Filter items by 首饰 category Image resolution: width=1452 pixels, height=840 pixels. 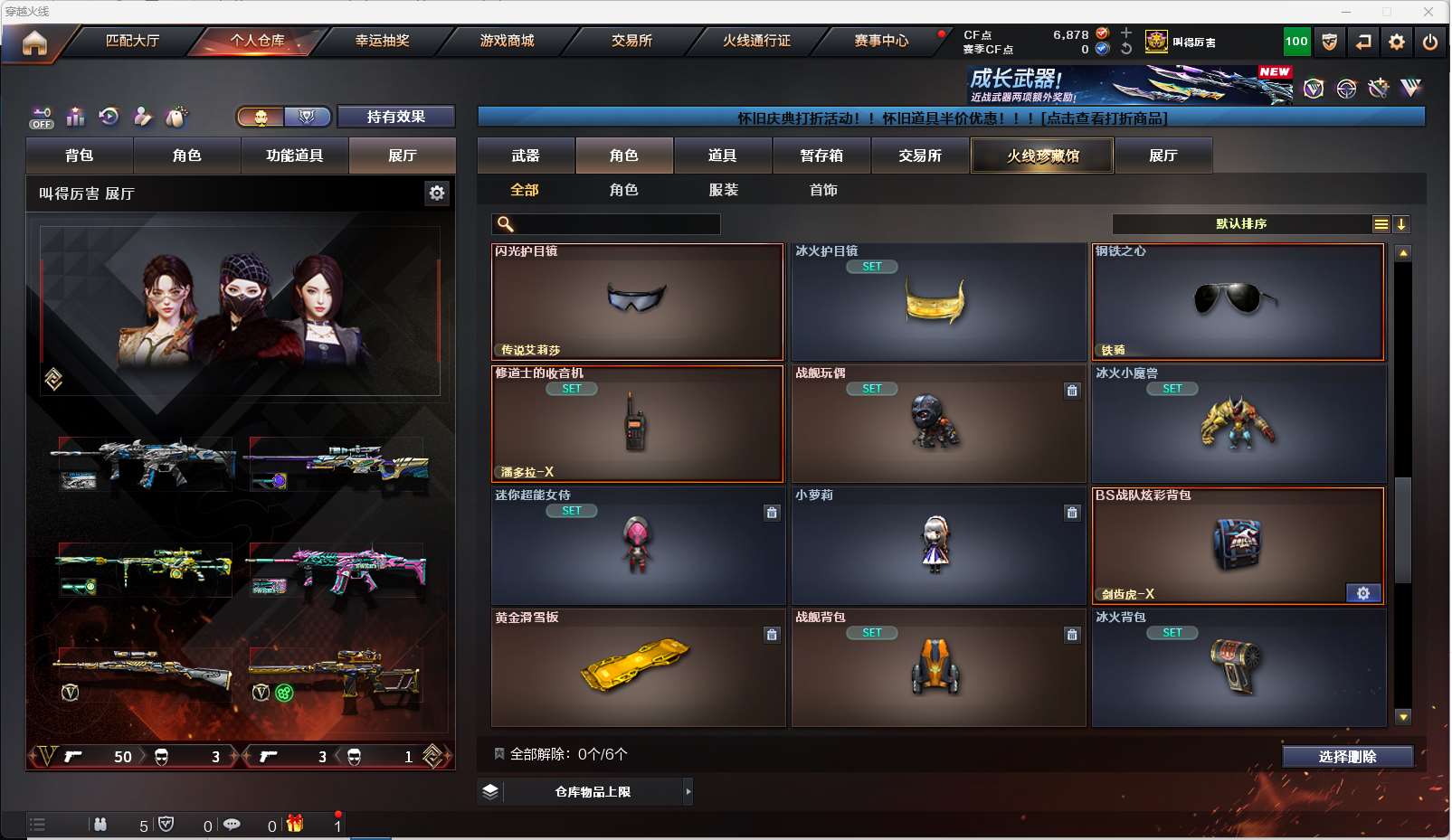pyautogui.click(x=823, y=190)
